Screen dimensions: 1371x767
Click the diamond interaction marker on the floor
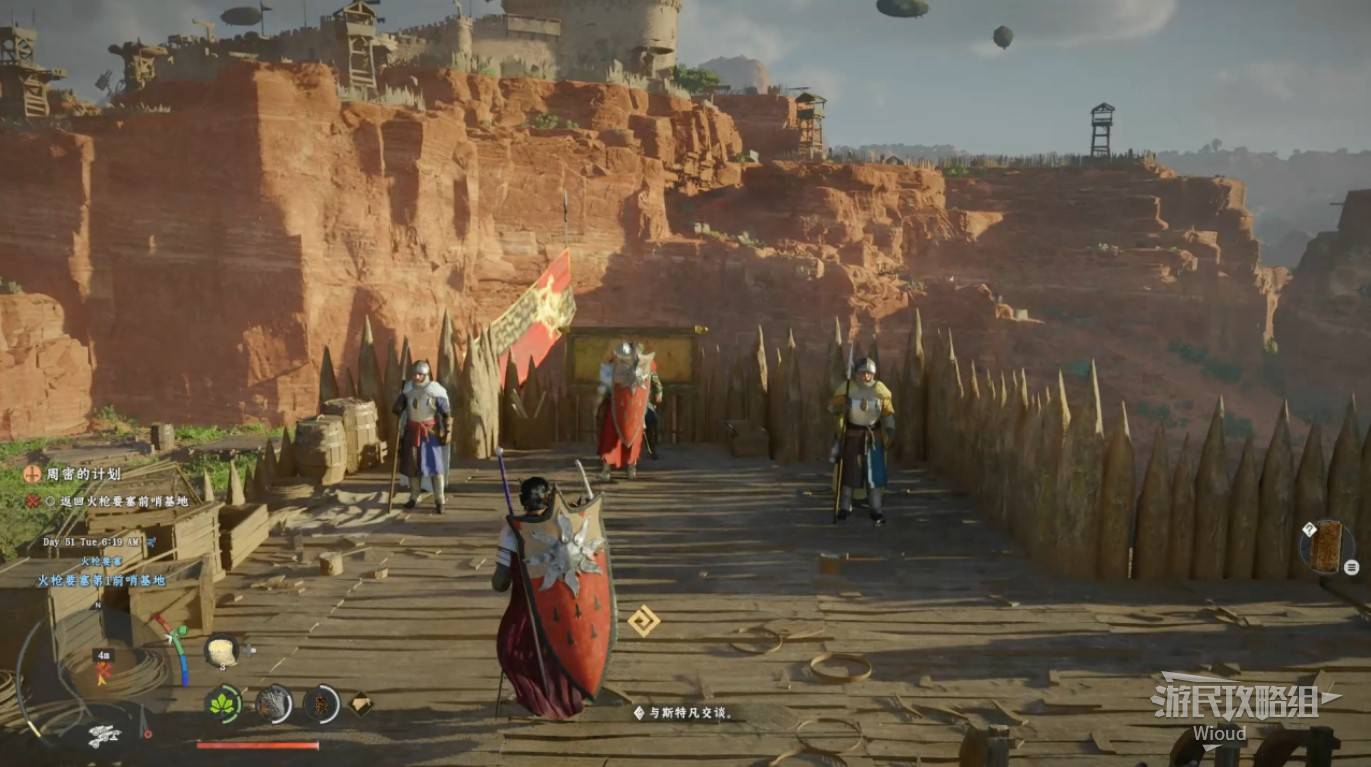(x=643, y=621)
